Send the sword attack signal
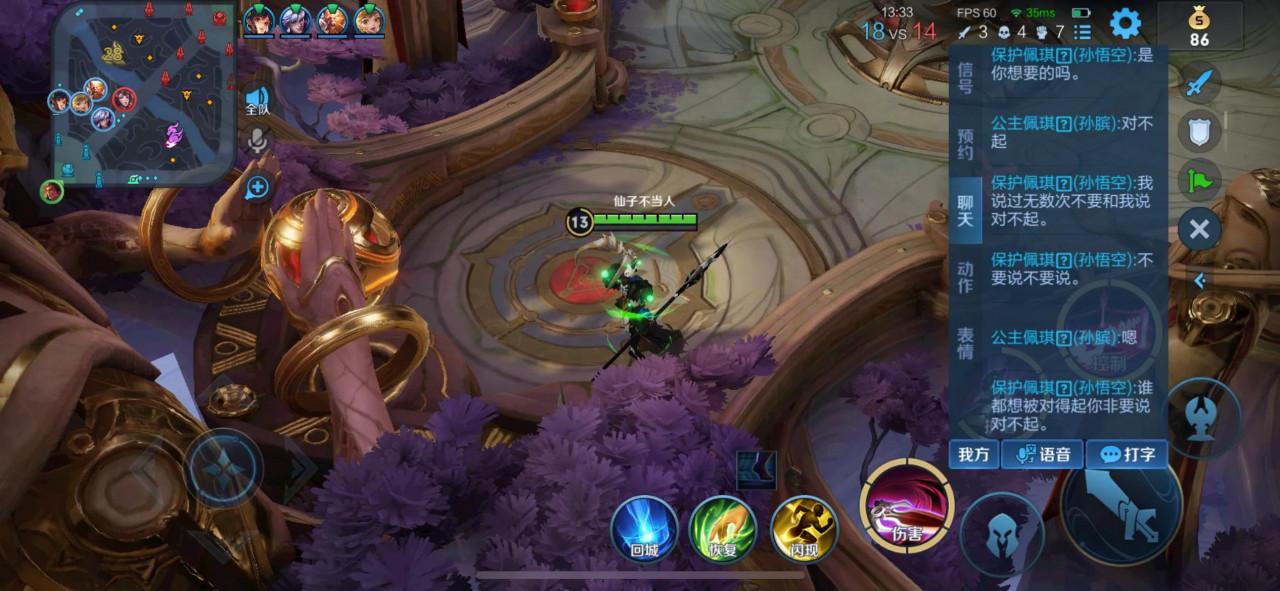 pyautogui.click(x=1200, y=82)
